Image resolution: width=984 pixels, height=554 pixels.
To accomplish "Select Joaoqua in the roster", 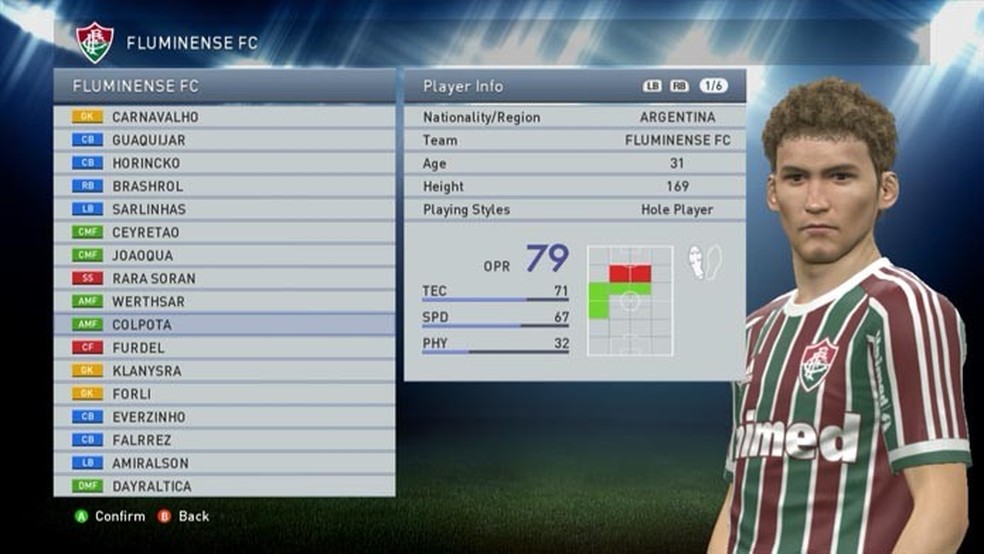I will point(224,255).
